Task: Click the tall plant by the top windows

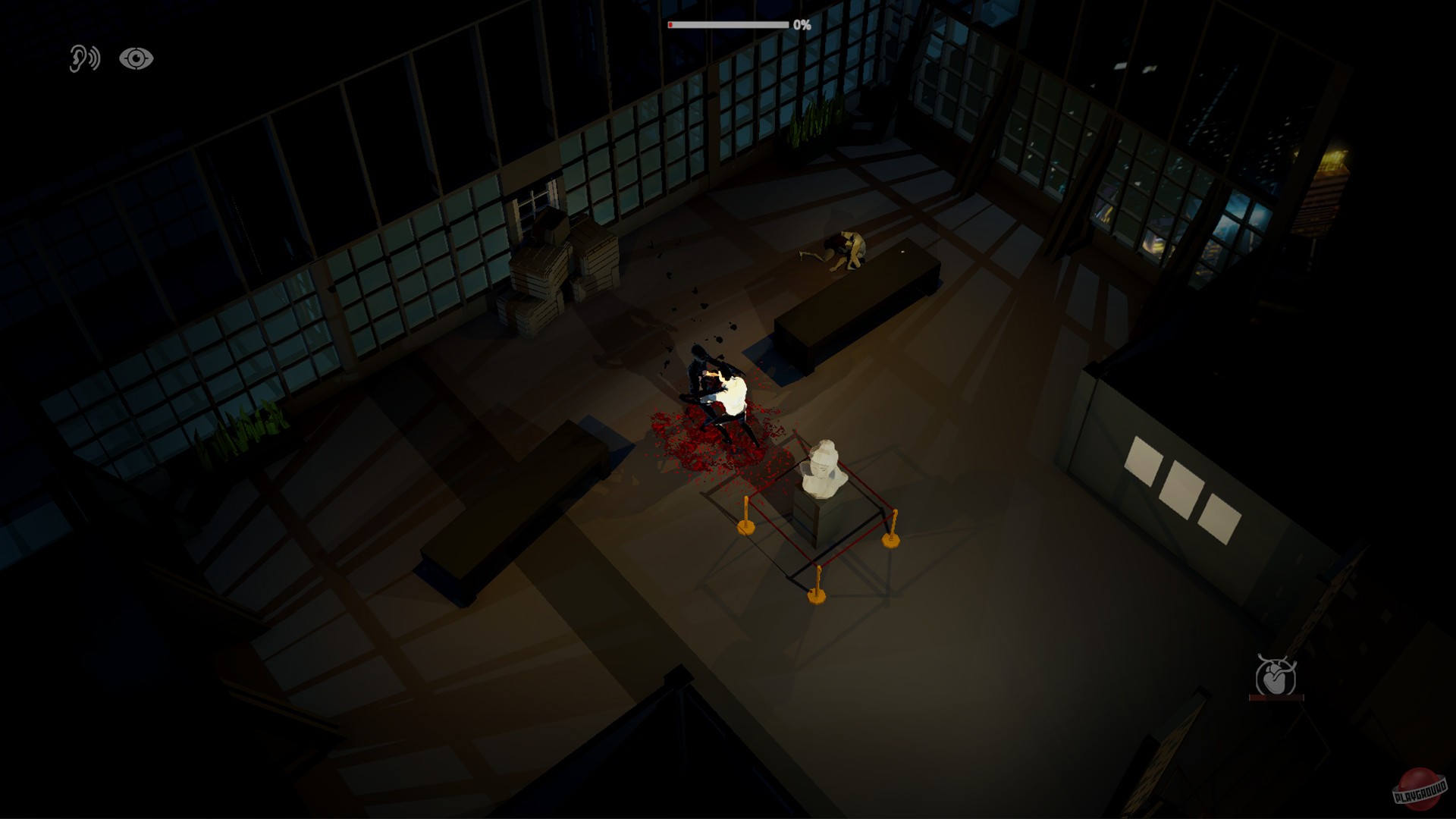Action: pos(810,121)
